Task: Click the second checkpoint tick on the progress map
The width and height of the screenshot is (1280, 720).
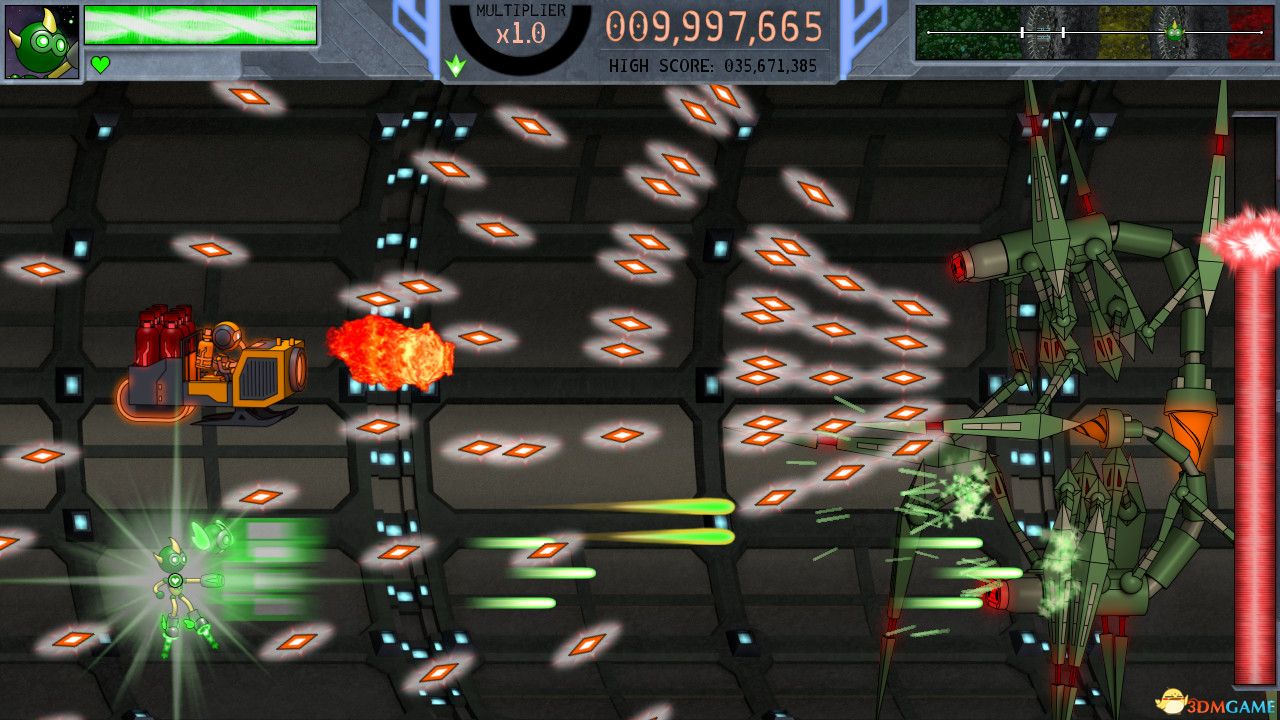Action: [x=1063, y=32]
